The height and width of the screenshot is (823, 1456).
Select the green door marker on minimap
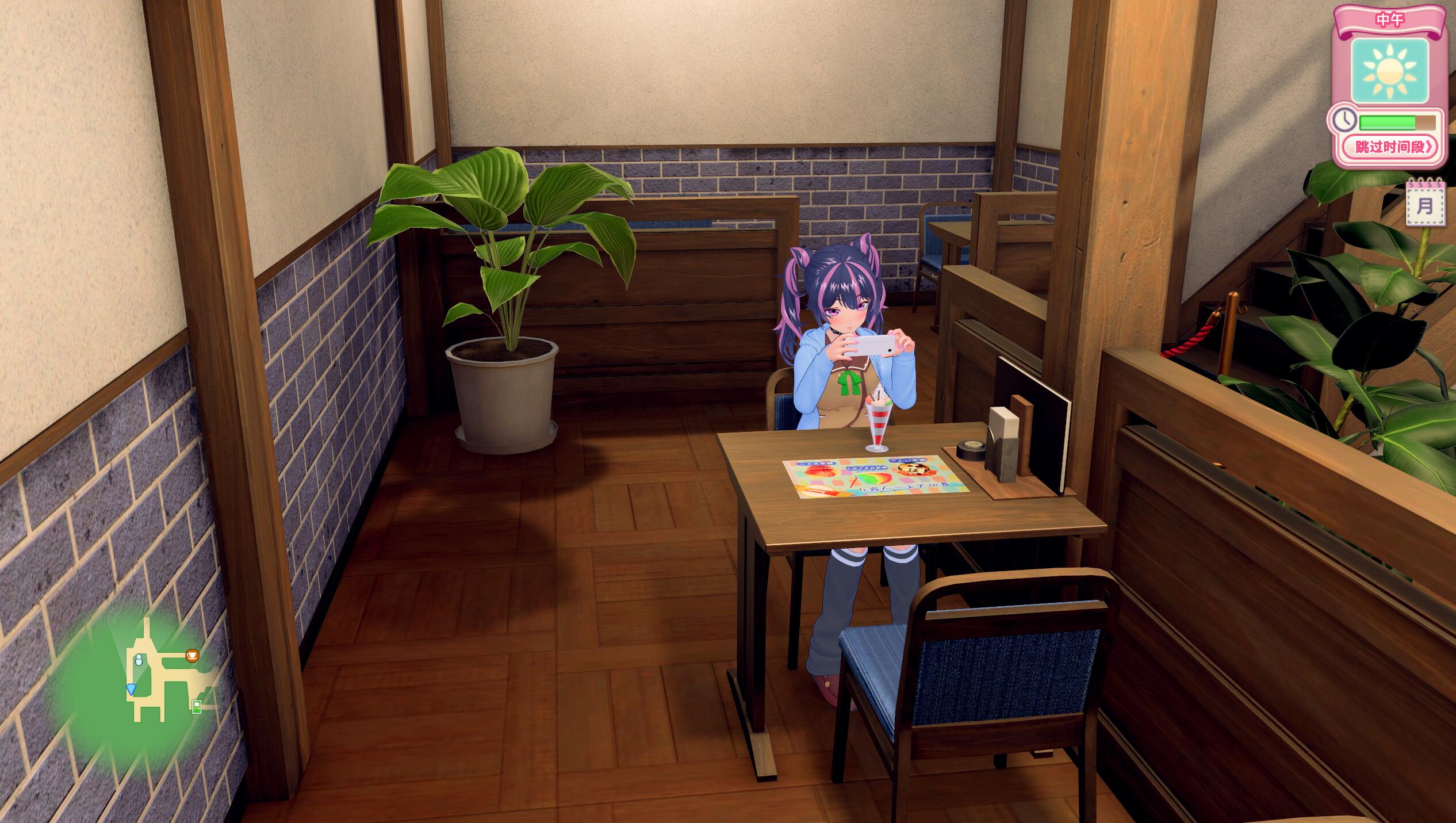tap(197, 707)
